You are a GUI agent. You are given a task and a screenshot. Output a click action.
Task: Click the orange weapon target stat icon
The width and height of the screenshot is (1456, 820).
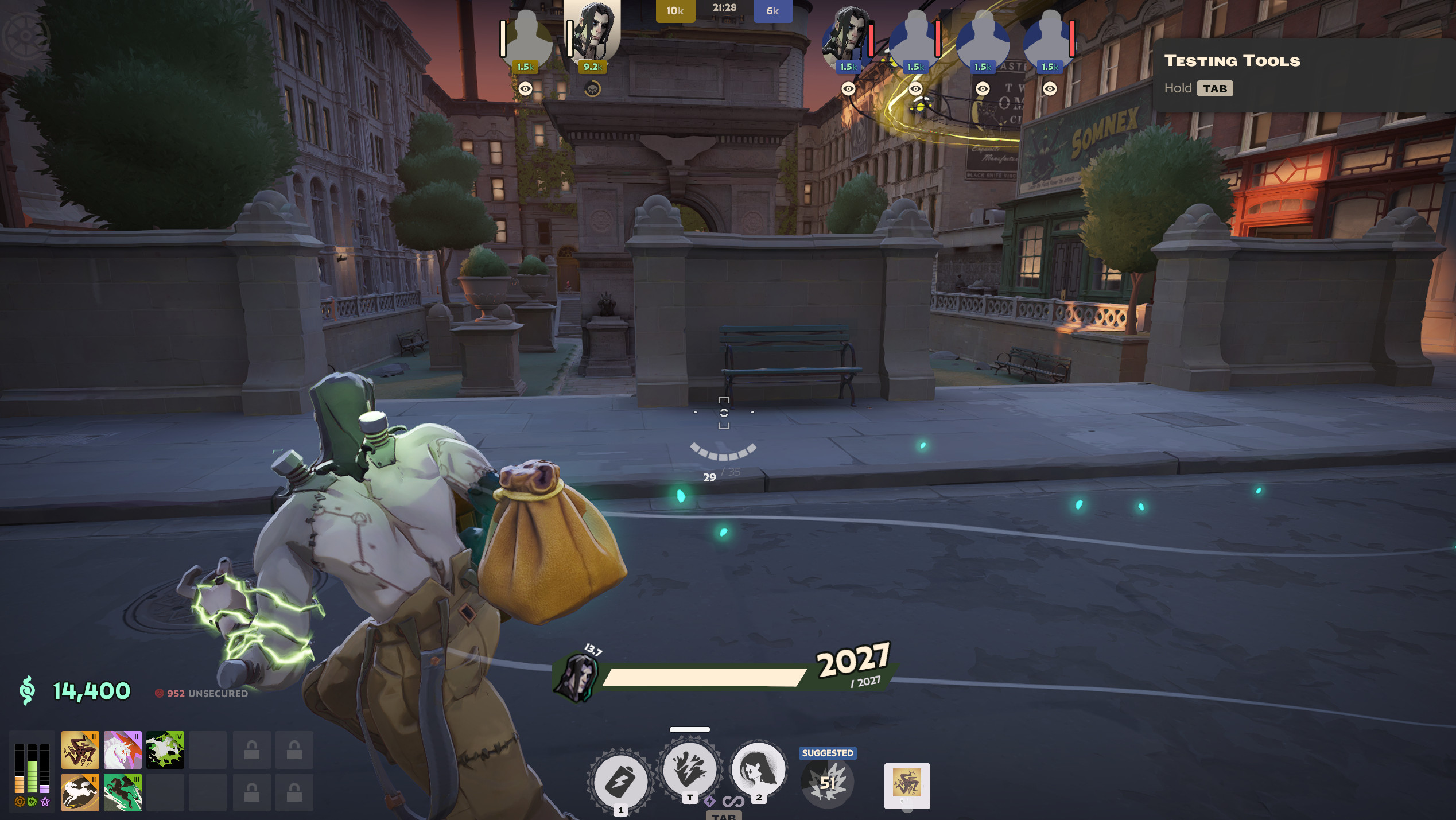20,801
